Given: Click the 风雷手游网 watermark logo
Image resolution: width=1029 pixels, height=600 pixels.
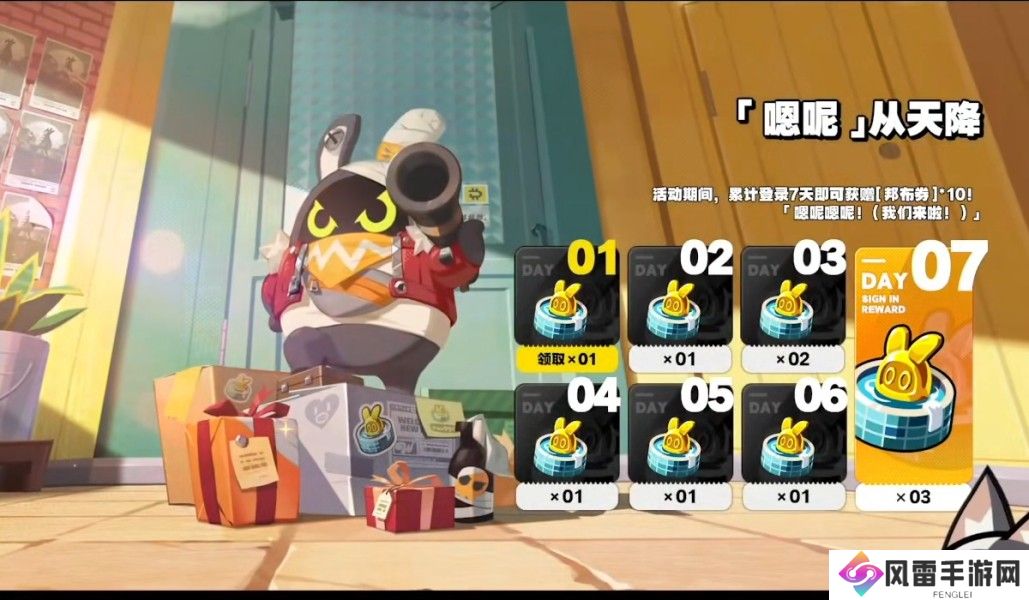Looking at the screenshot, I should (x=930, y=573).
